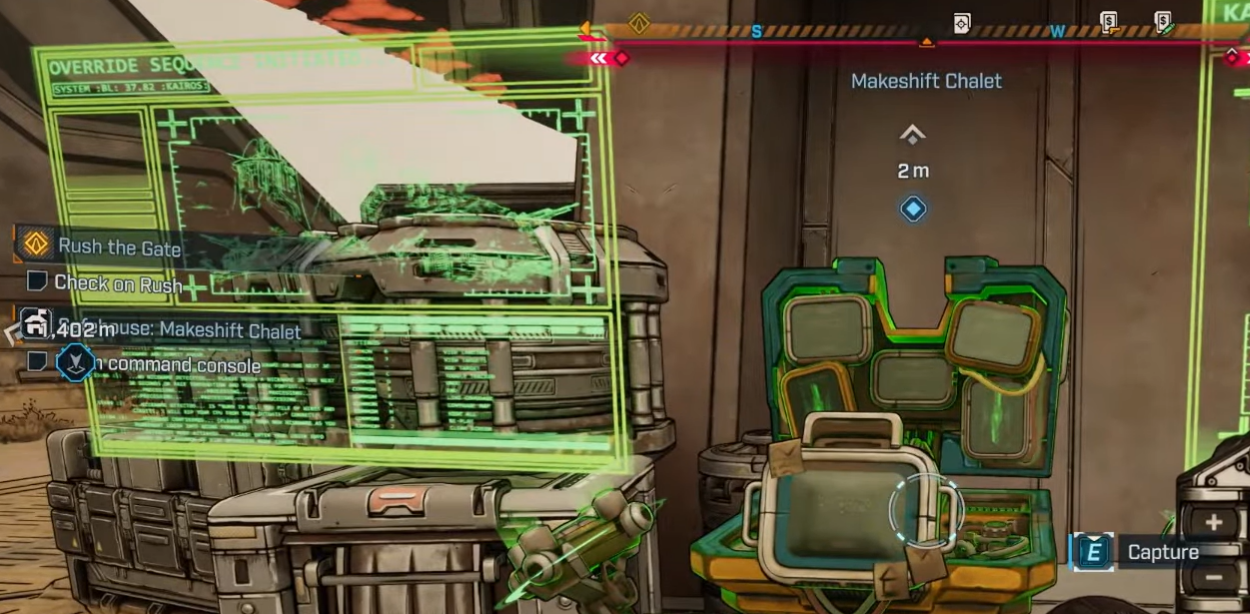Click the dollar marker with the orange gun
This screenshot has height=614, width=1250.
point(1108,22)
